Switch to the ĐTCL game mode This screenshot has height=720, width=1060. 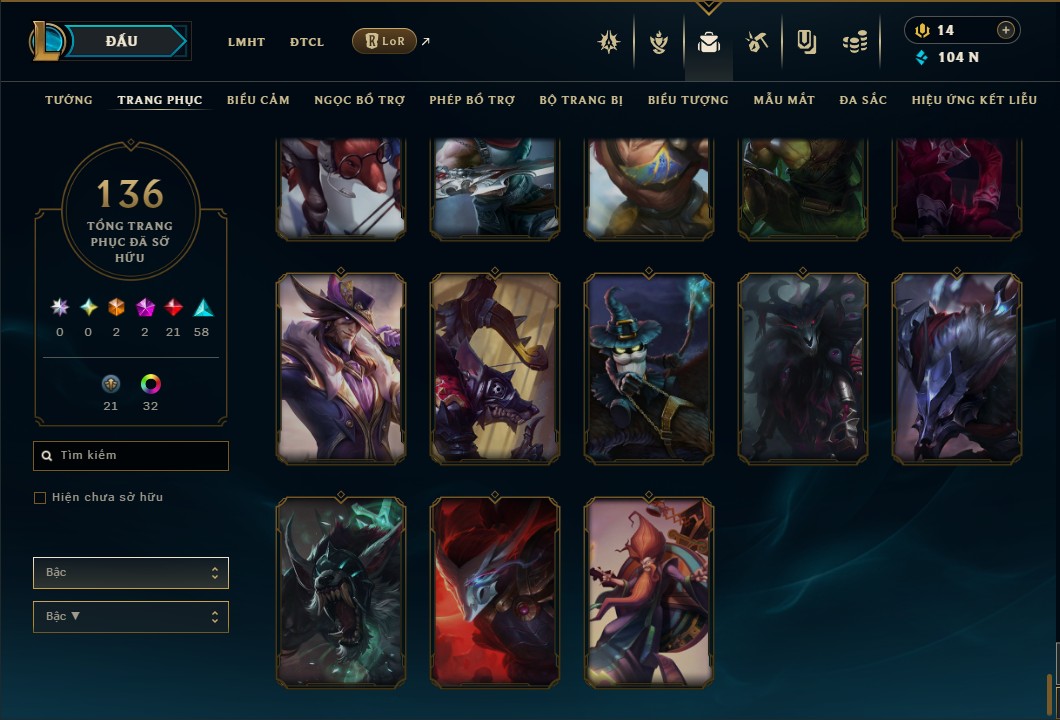307,42
